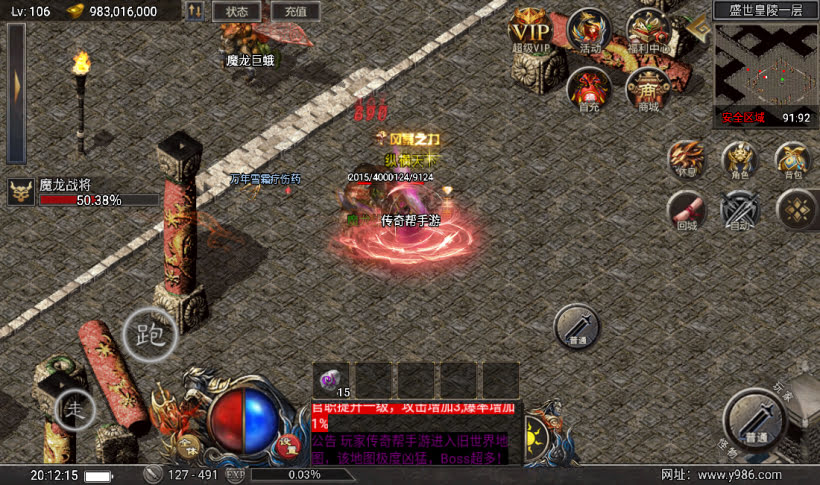820x485 pixels.
Task: Open the 角色 character sheet
Action: pos(741,160)
